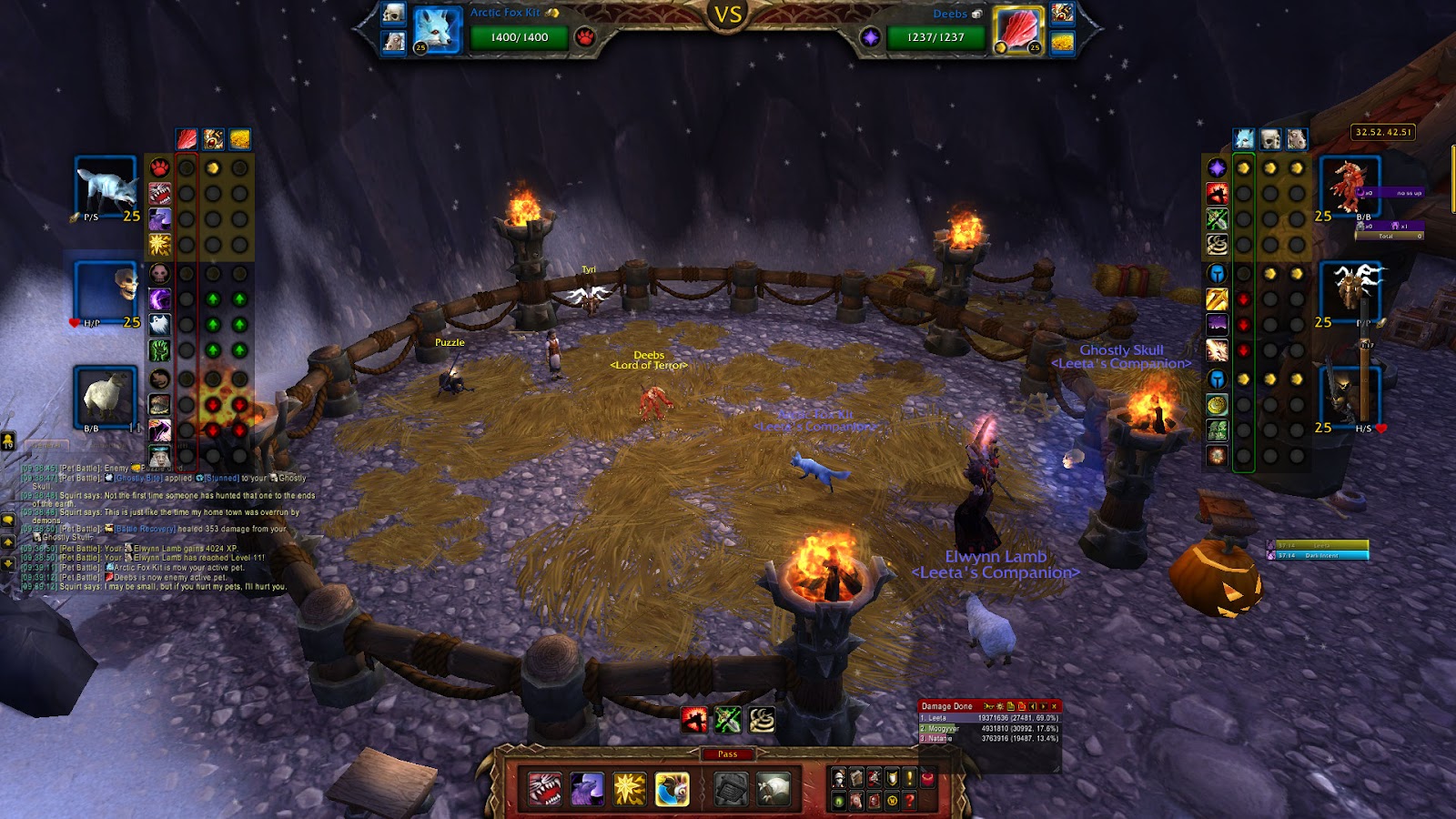Click the enemy red claw strike ability
Screen dimensions: 1456x819
pos(694,721)
